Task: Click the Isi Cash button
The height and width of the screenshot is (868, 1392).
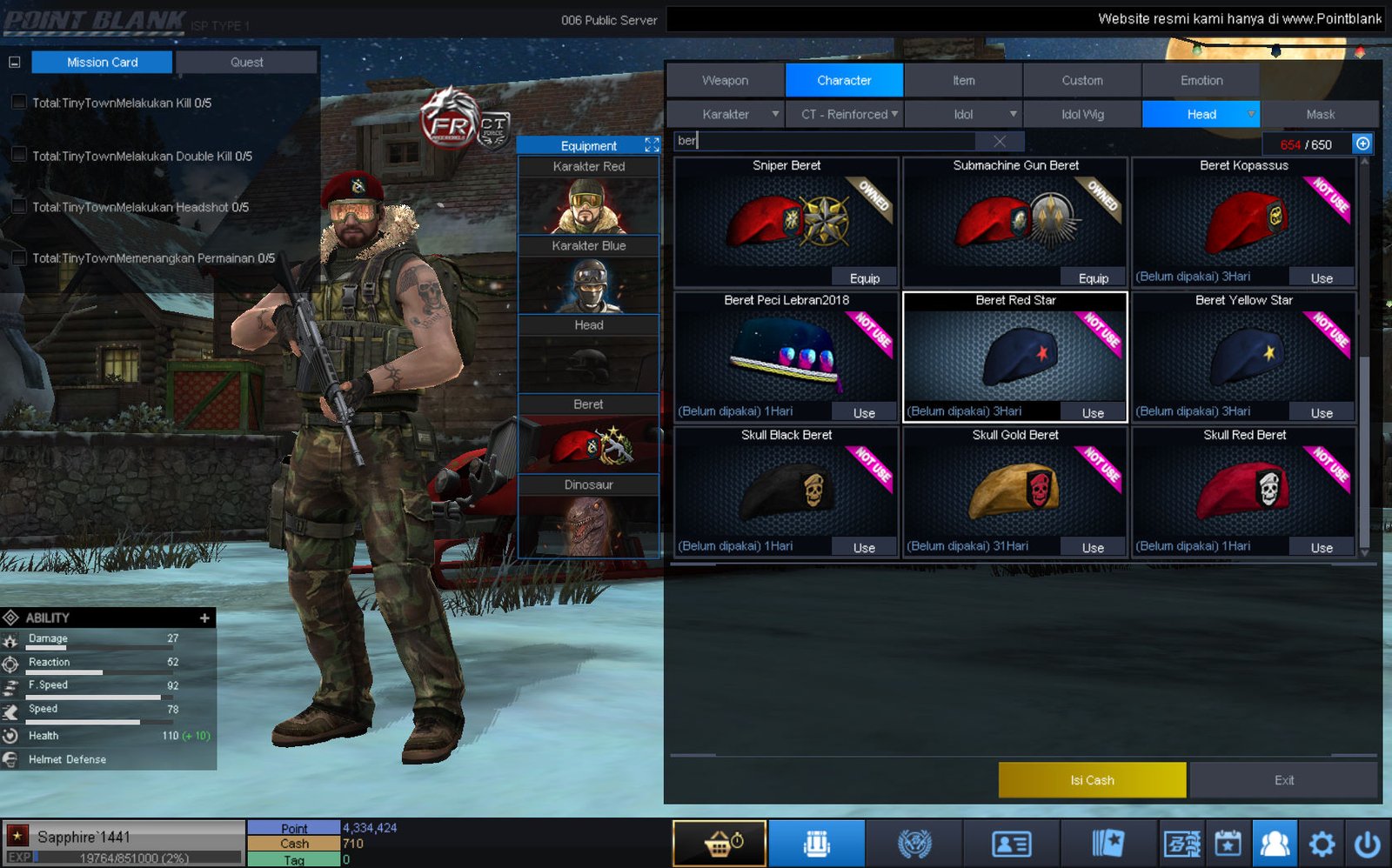Action: (1092, 780)
